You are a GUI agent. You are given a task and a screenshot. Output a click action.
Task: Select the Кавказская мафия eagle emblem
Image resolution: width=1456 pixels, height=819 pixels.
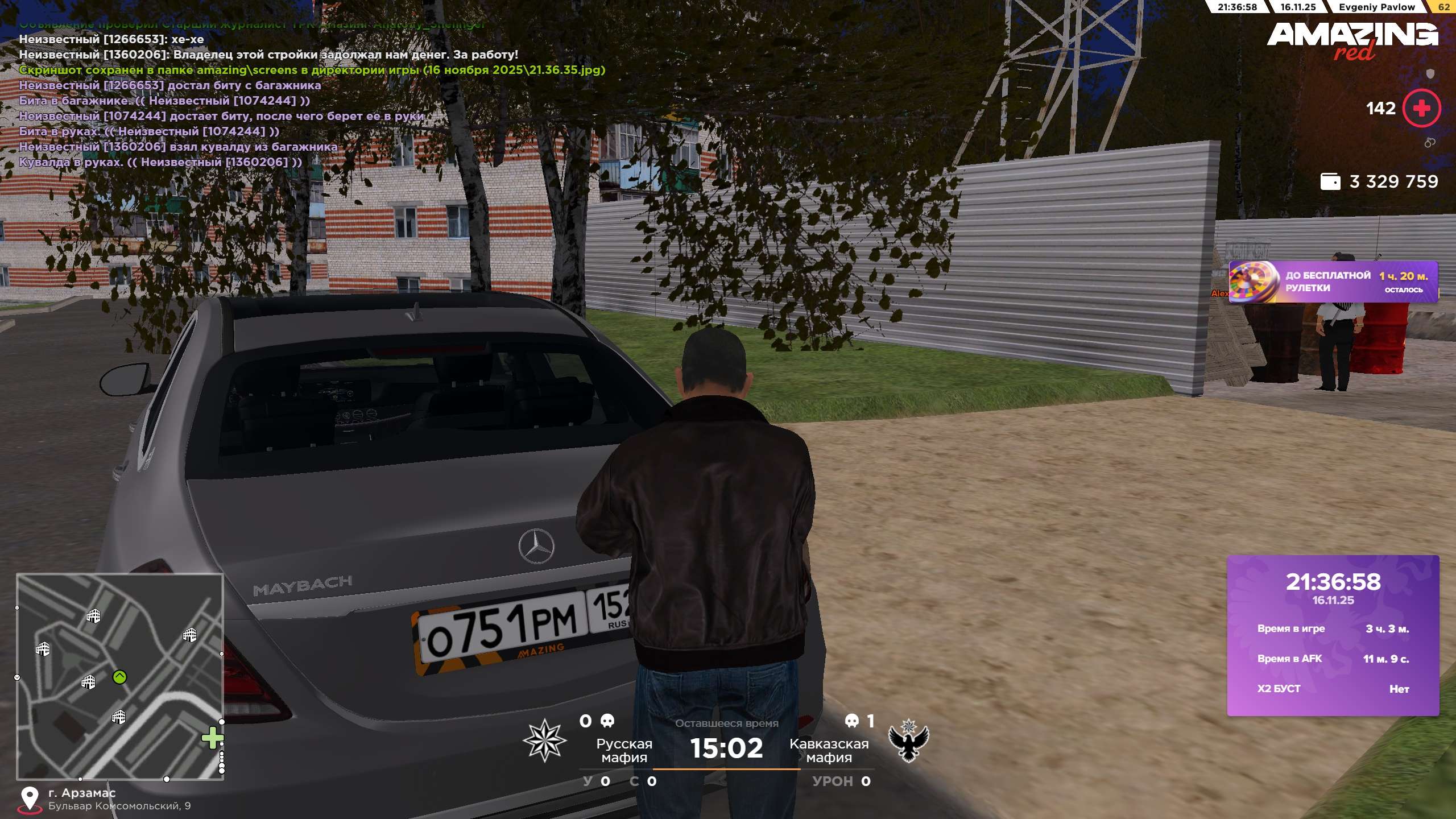(x=908, y=740)
